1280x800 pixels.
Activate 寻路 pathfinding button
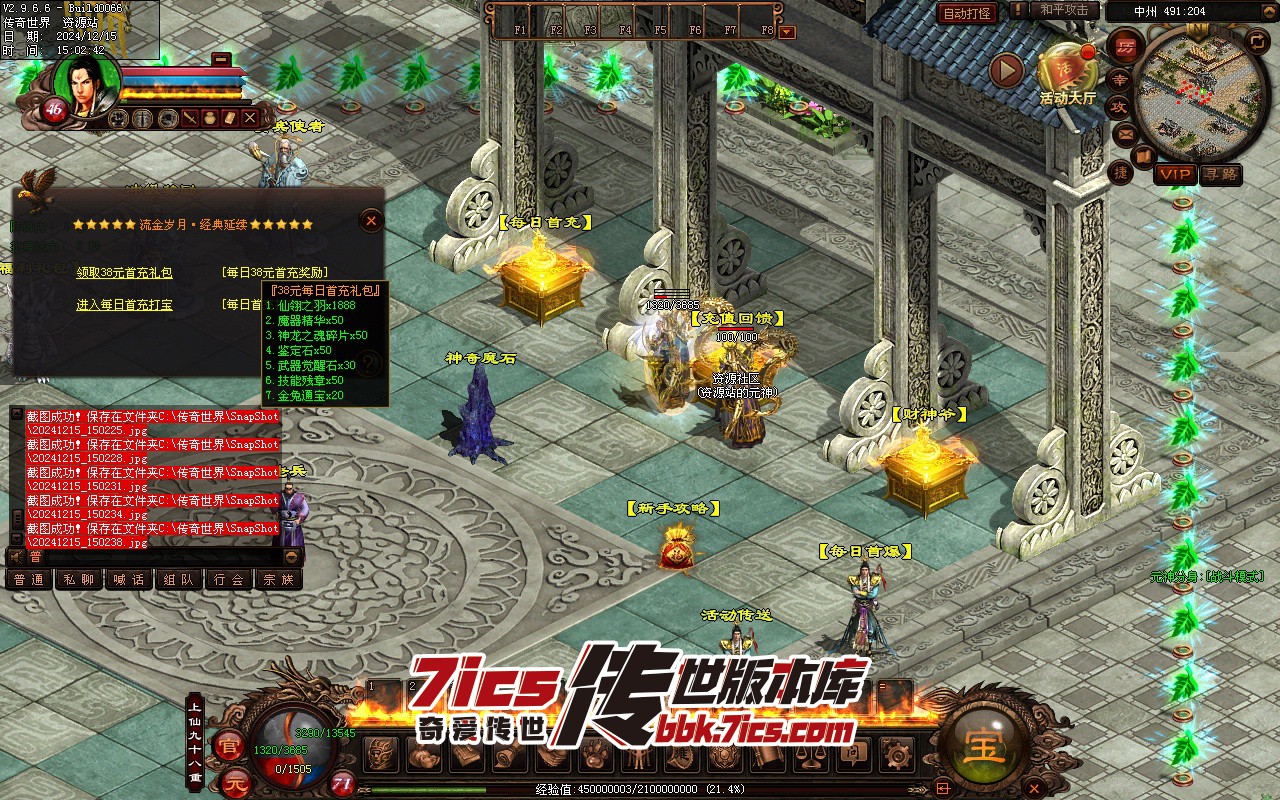click(1220, 174)
